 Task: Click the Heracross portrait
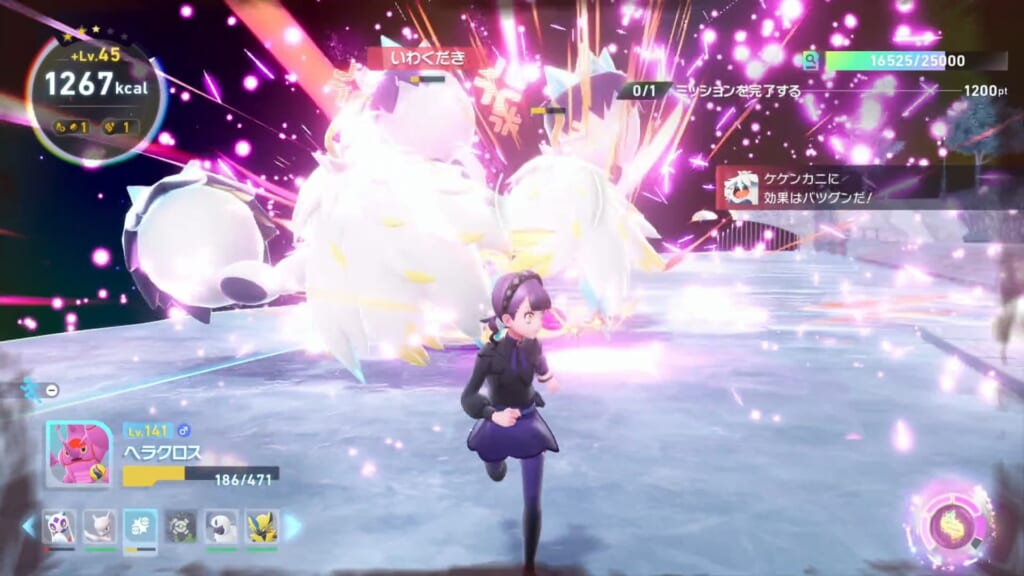coord(79,453)
